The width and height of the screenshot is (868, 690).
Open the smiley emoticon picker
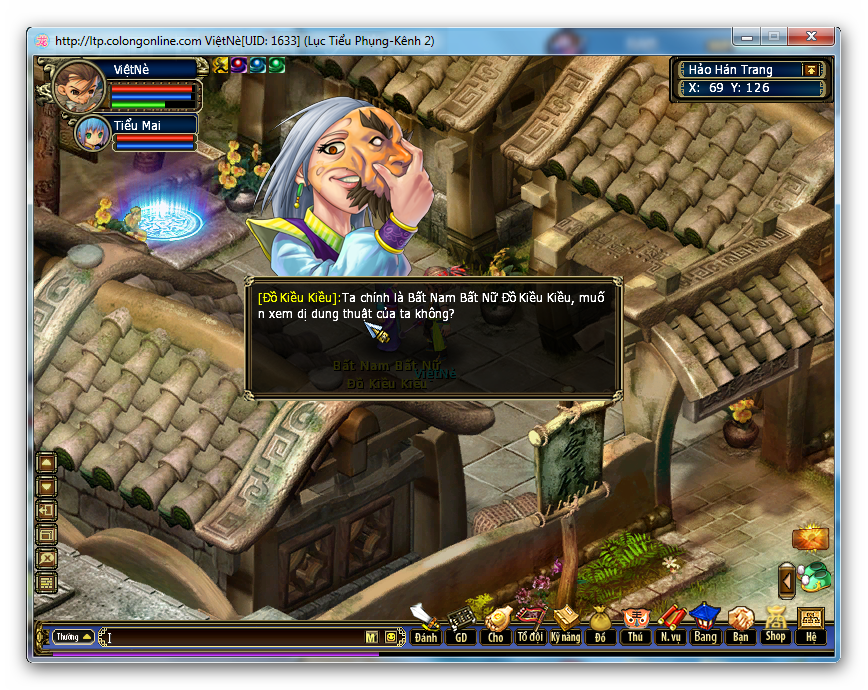(x=391, y=637)
